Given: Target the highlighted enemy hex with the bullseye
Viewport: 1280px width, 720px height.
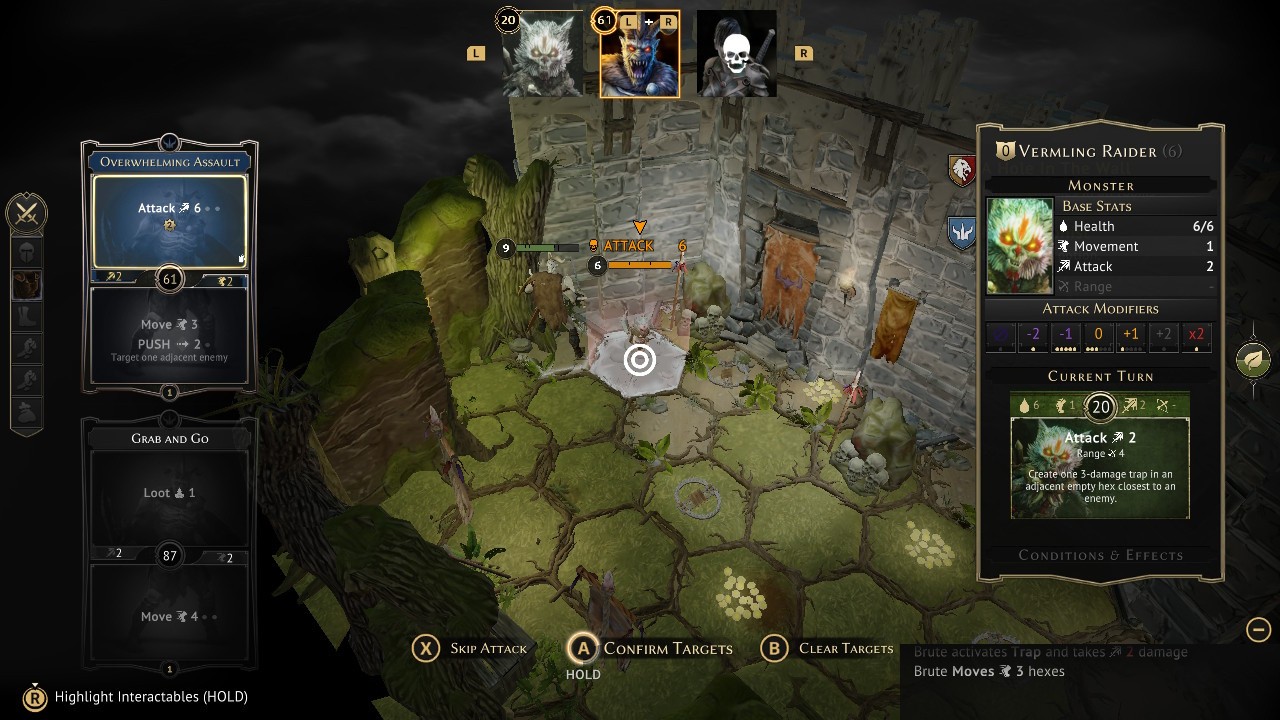Looking at the screenshot, I should pos(640,360).
